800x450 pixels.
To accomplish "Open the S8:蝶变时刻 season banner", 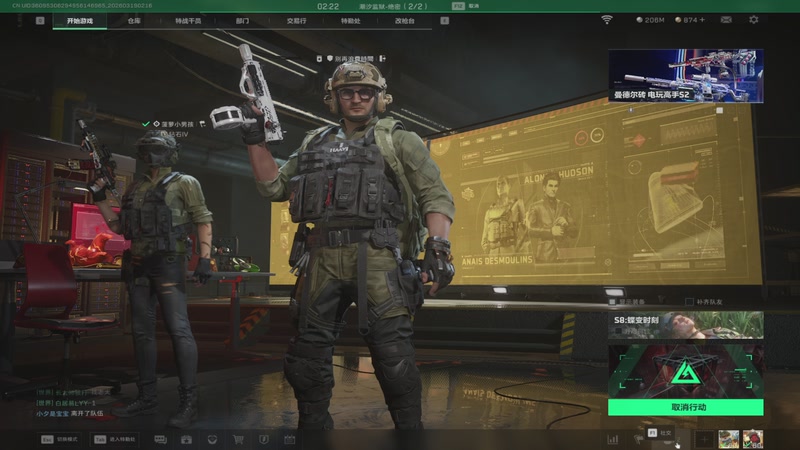I will tap(685, 326).
